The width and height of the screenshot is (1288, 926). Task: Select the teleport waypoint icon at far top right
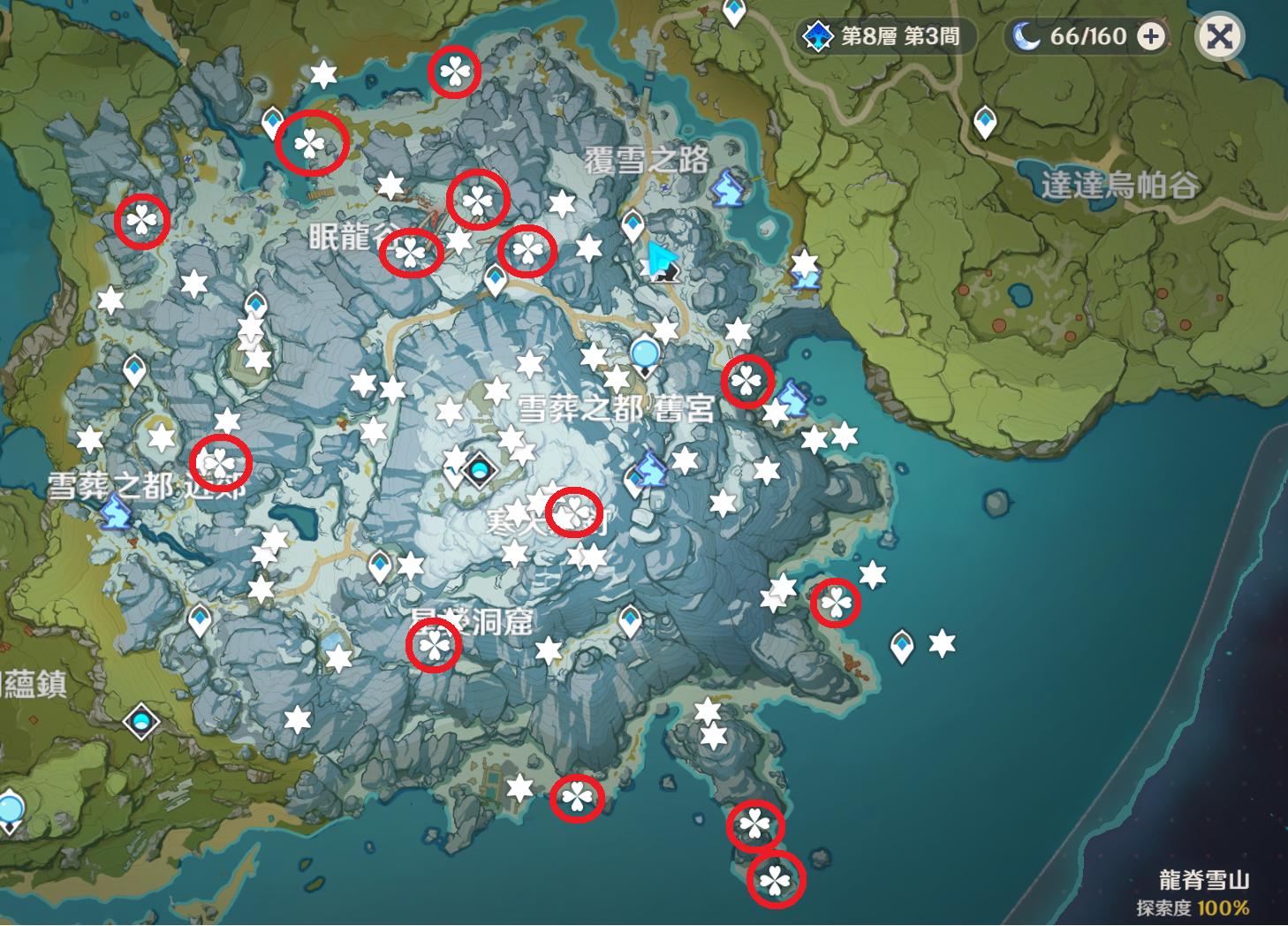tap(983, 119)
